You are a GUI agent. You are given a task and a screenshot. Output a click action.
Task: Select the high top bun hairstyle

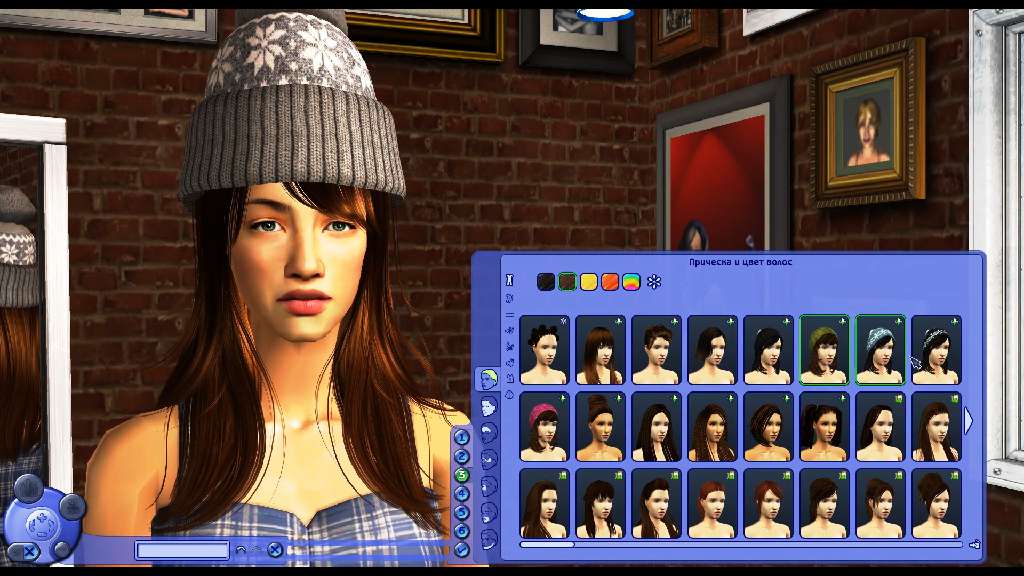coord(600,425)
